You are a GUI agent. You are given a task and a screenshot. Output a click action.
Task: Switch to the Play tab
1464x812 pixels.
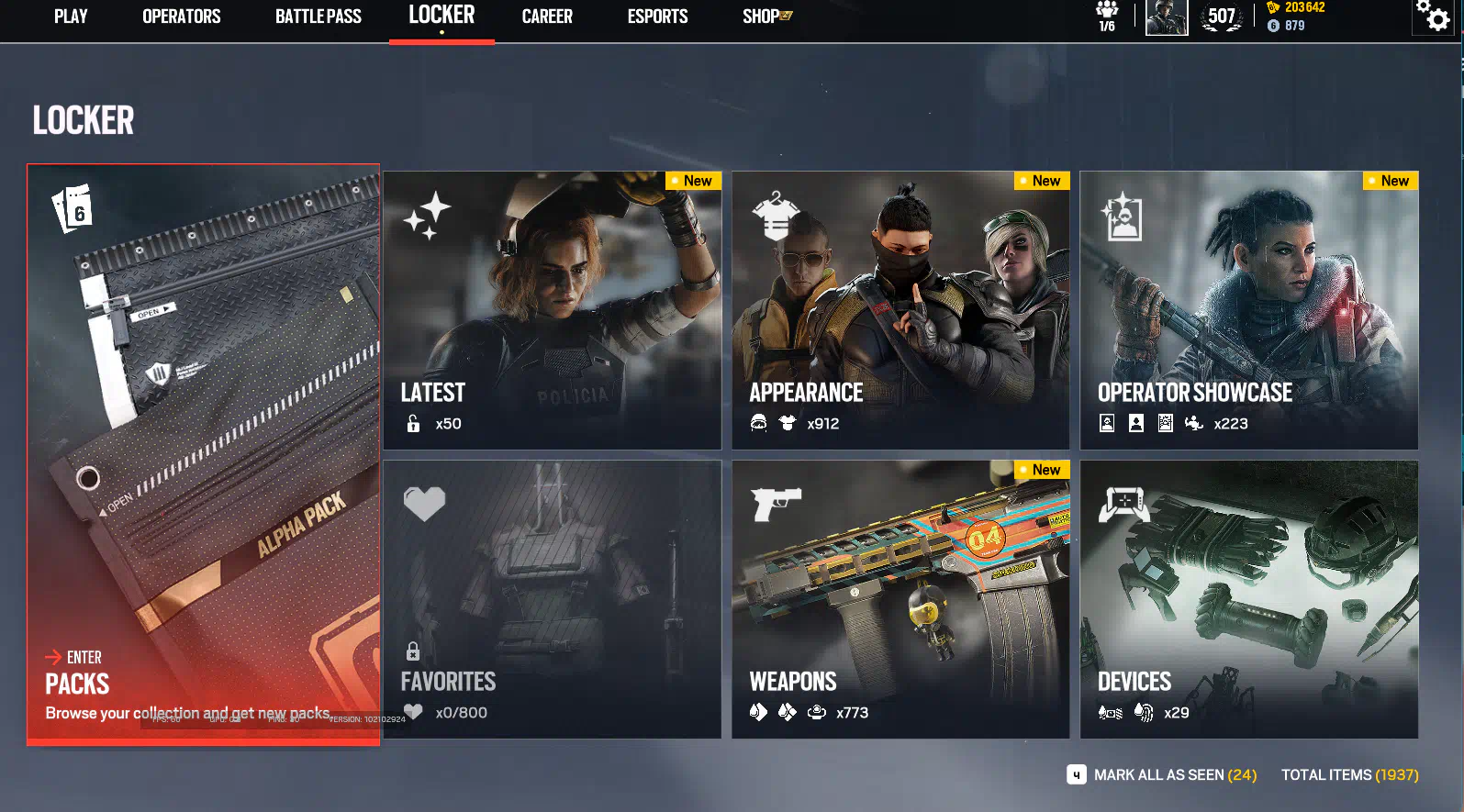click(71, 17)
